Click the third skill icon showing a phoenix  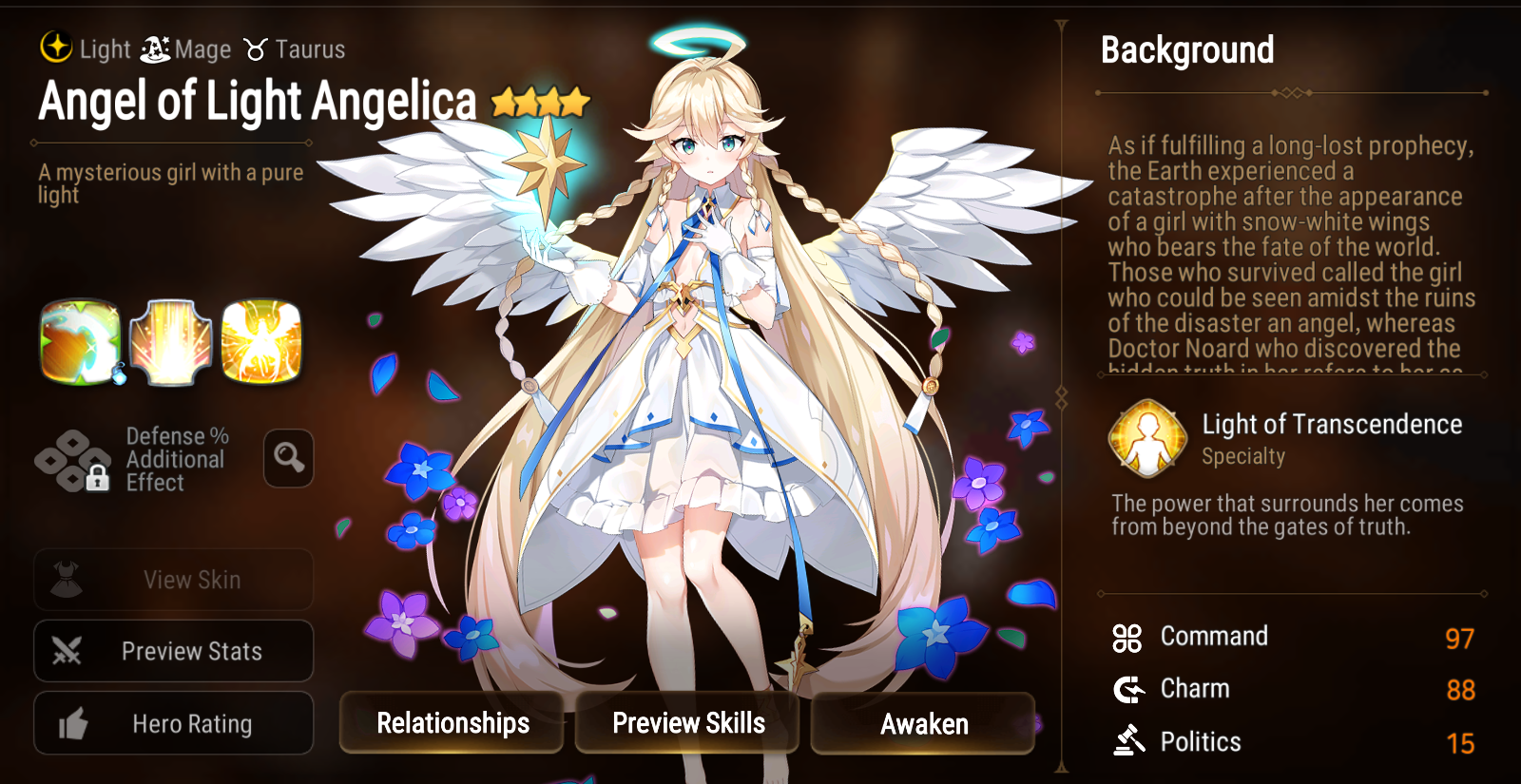coord(263,339)
